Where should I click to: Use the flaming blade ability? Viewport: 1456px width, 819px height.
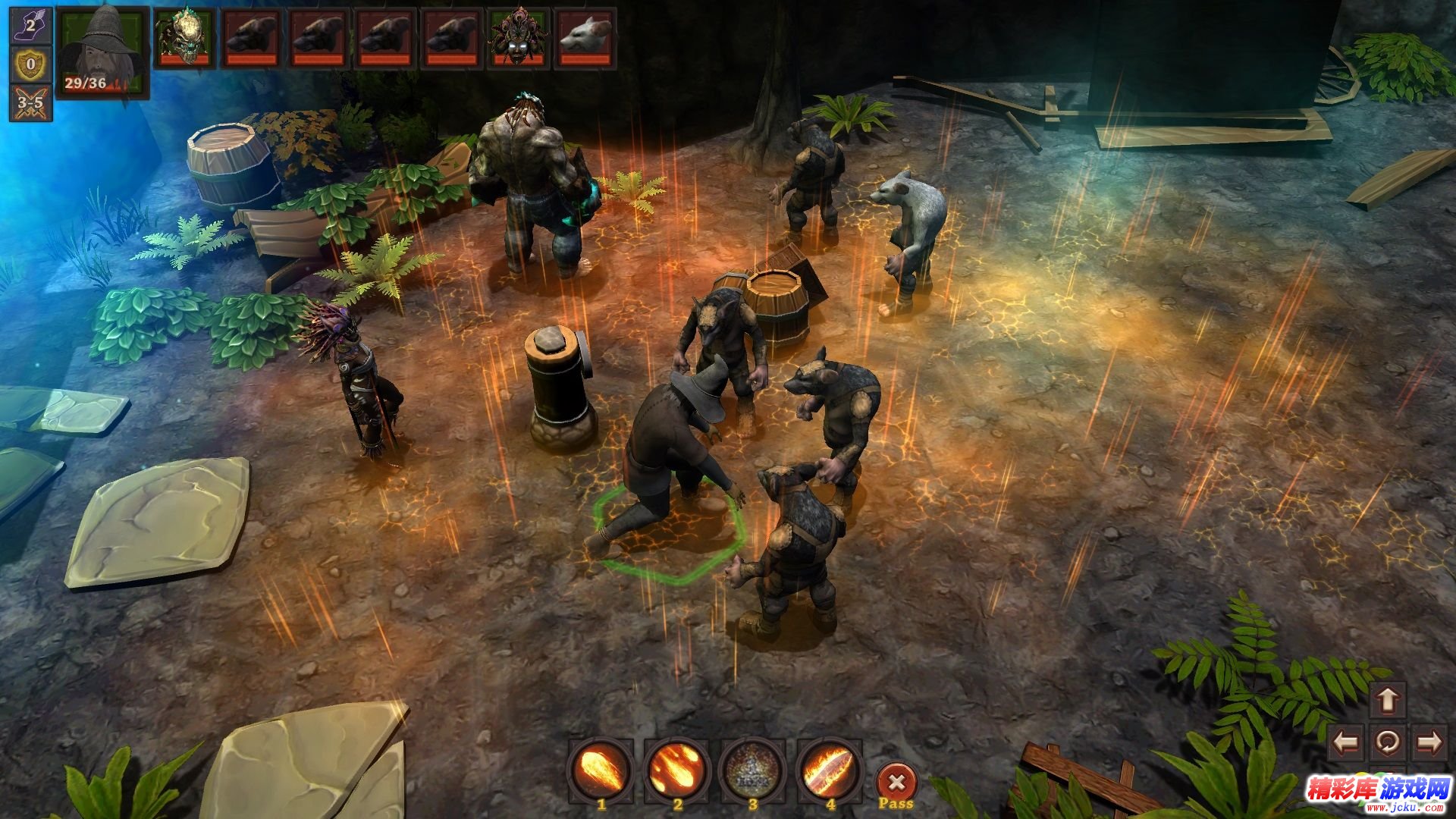tap(829, 768)
